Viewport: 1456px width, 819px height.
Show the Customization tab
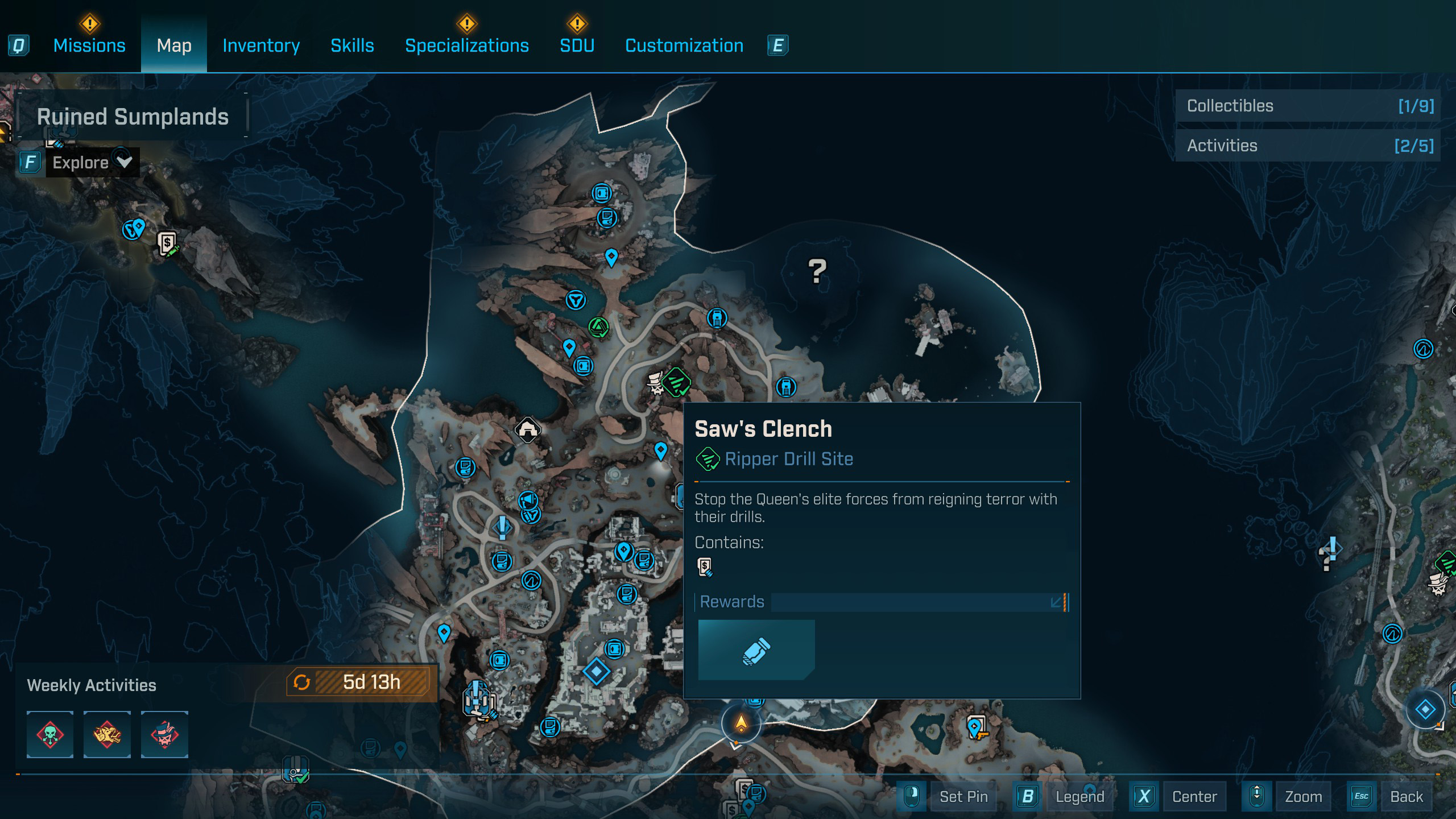coord(684,45)
